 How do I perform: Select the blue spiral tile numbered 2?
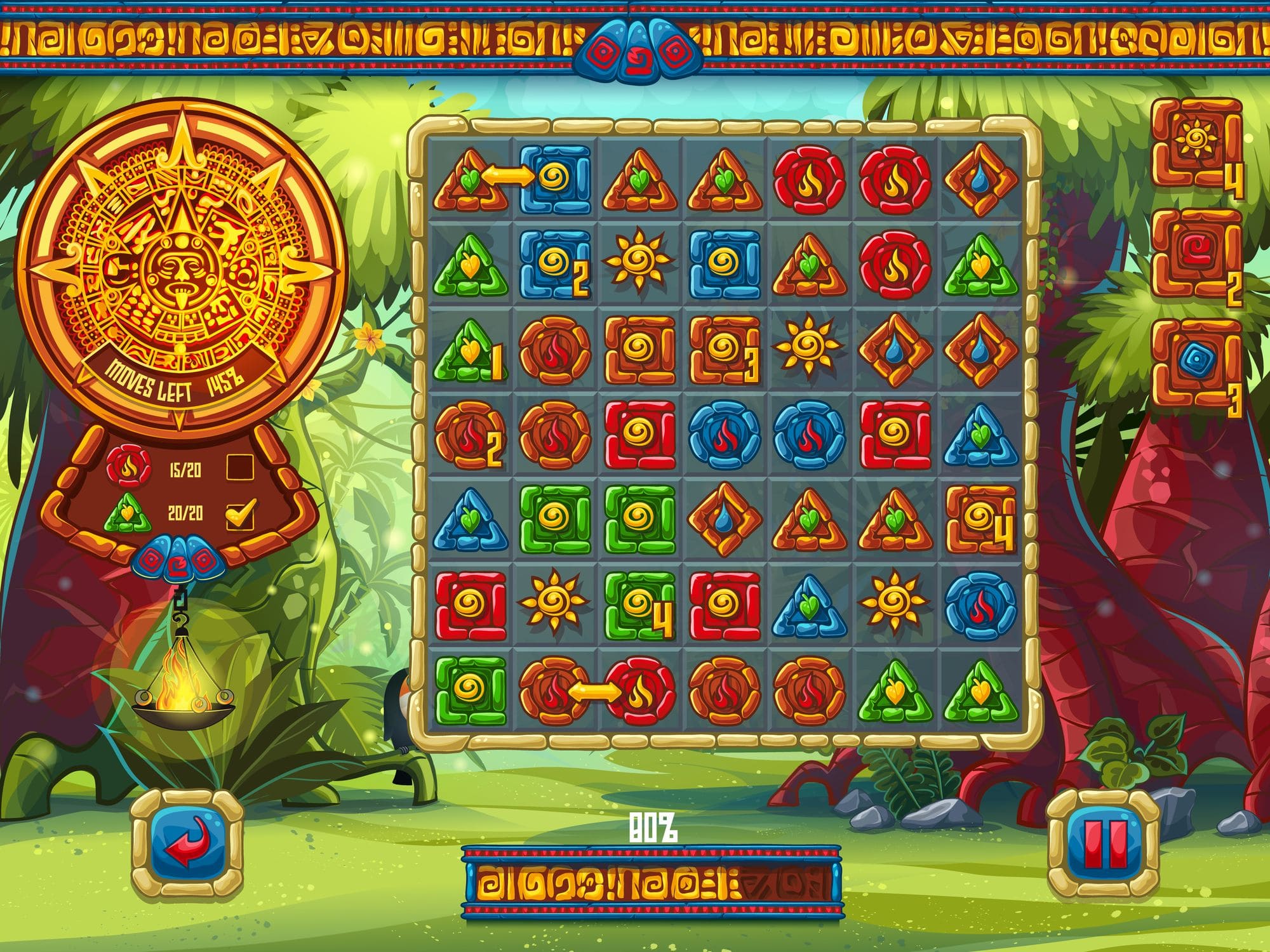coord(554,264)
